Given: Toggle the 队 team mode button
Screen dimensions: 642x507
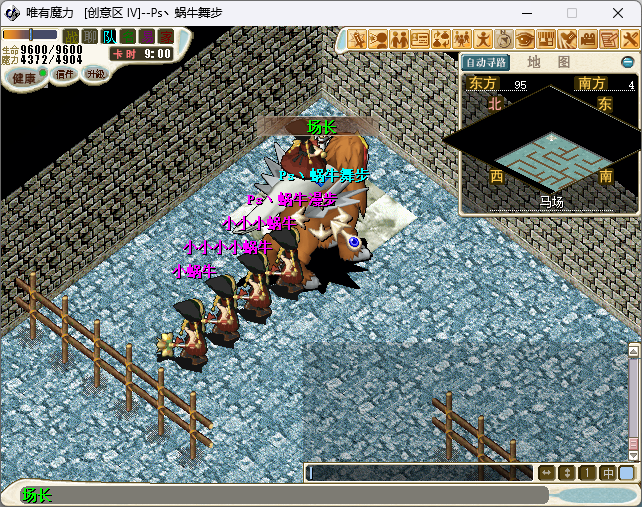Looking at the screenshot, I should tap(108, 37).
